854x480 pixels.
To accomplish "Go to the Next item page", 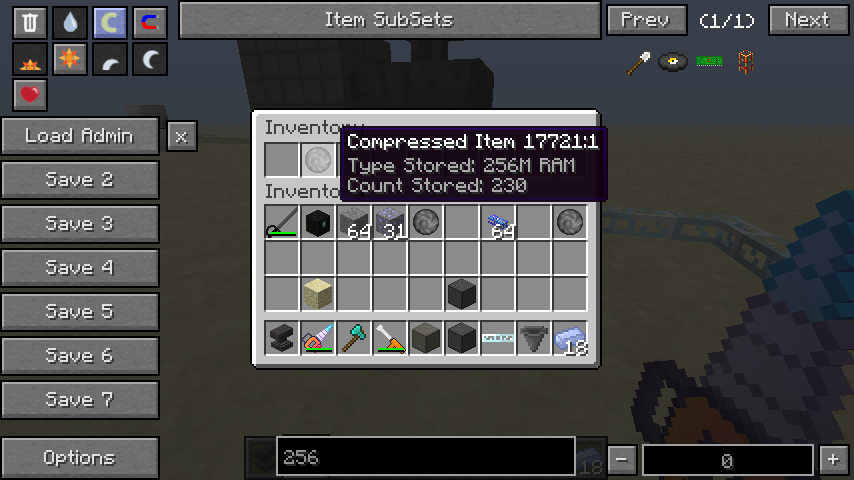I will coord(808,20).
